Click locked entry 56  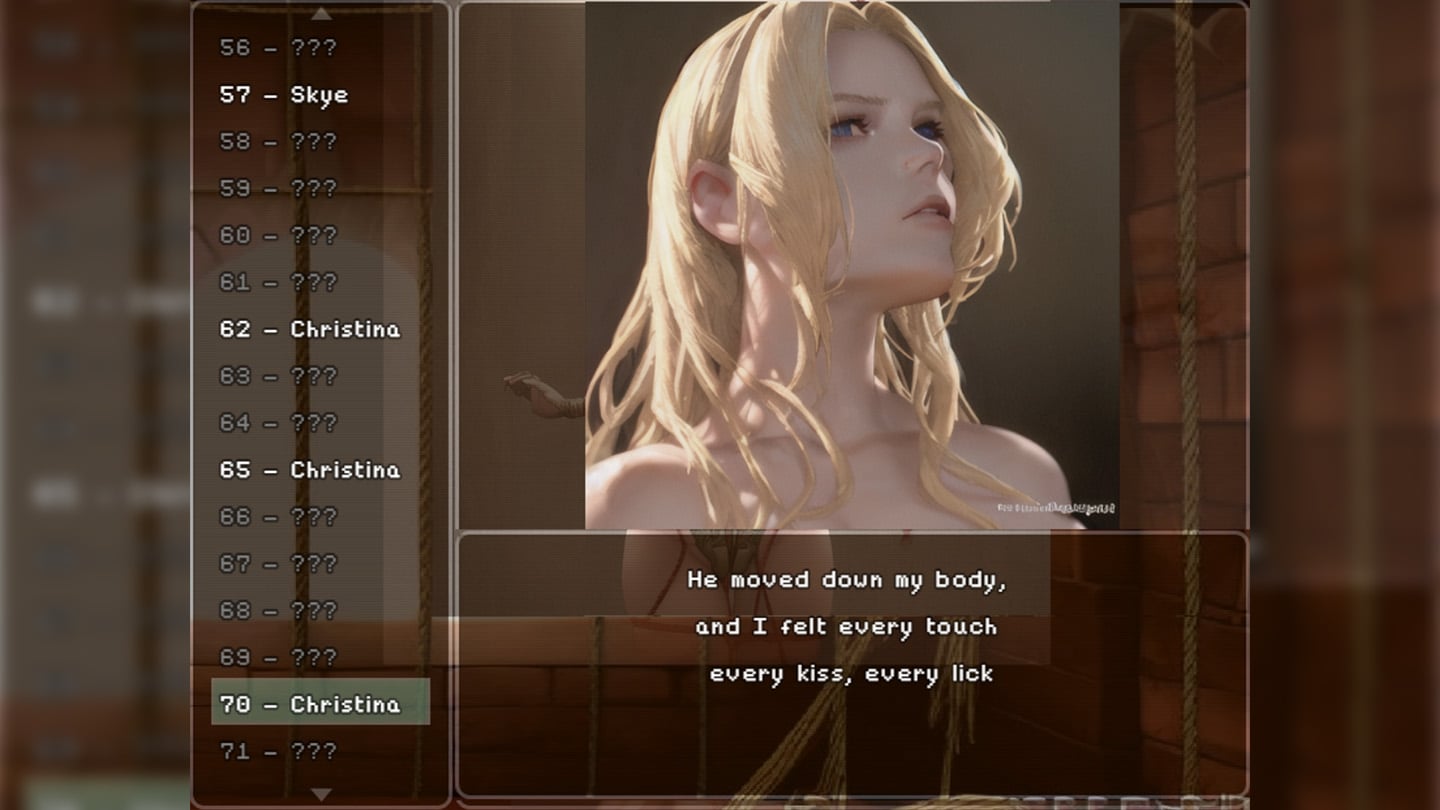[x=278, y=48]
